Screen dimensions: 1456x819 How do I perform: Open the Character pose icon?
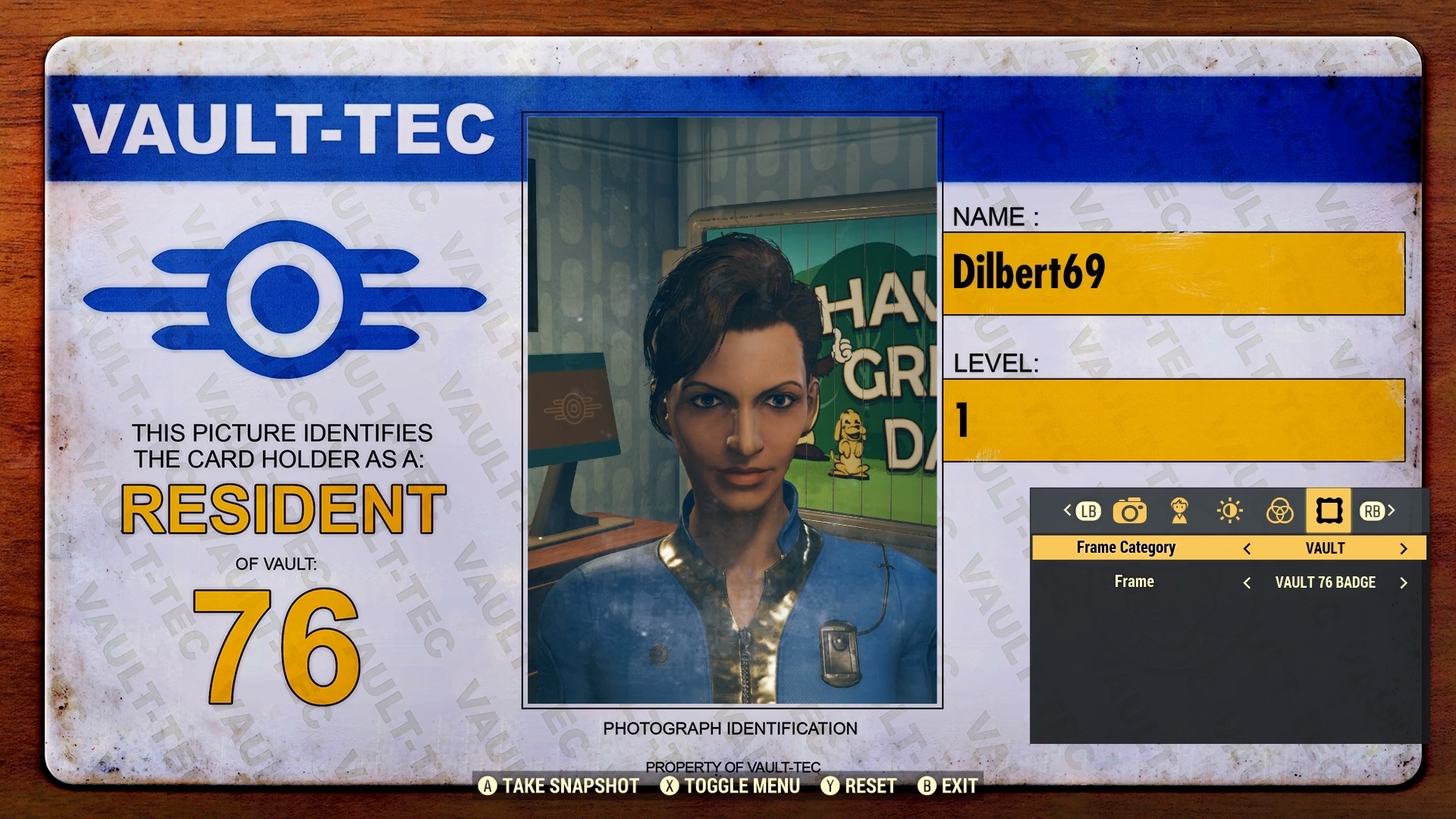(1181, 512)
